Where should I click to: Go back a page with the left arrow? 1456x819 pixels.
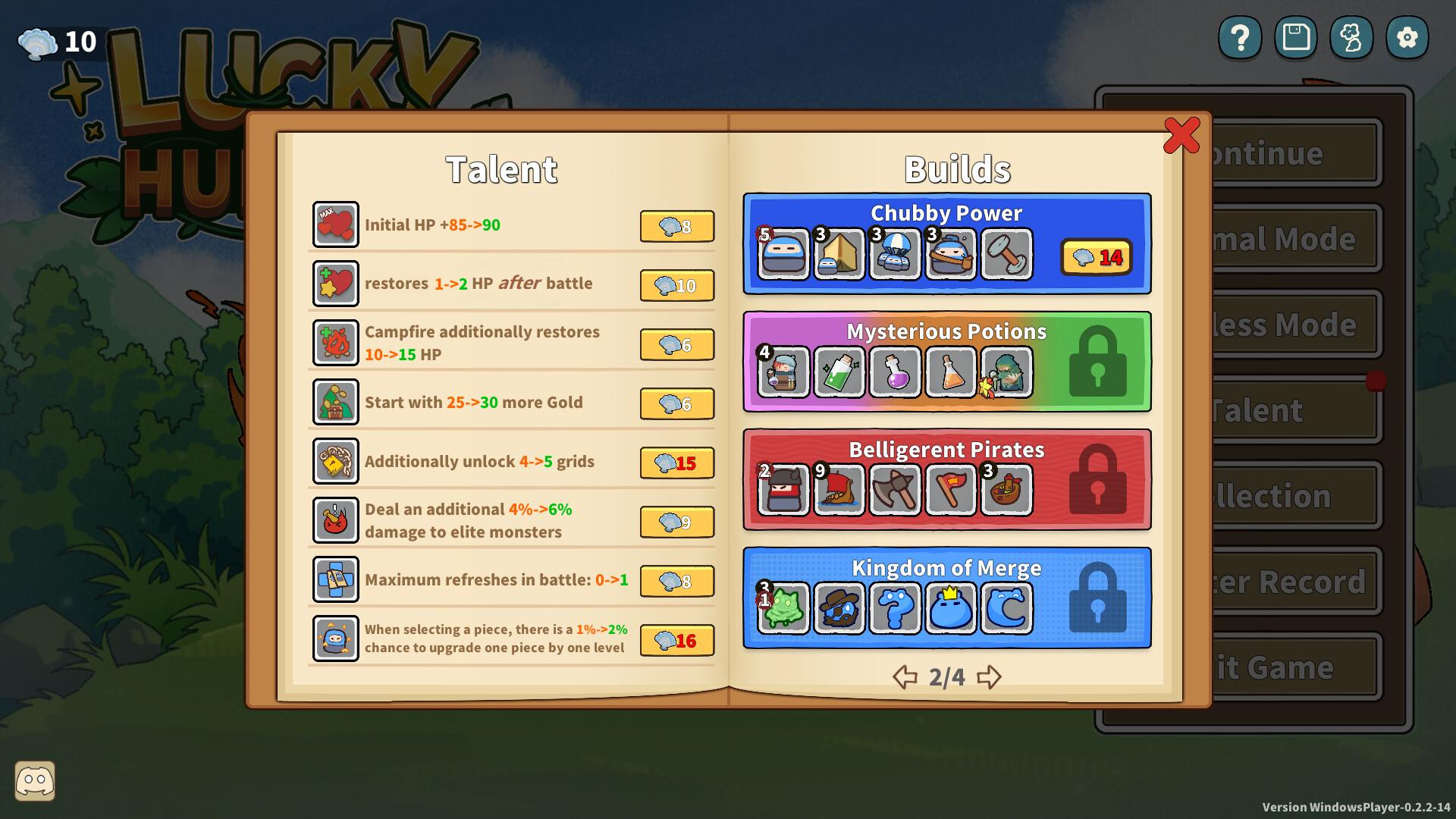[905, 677]
